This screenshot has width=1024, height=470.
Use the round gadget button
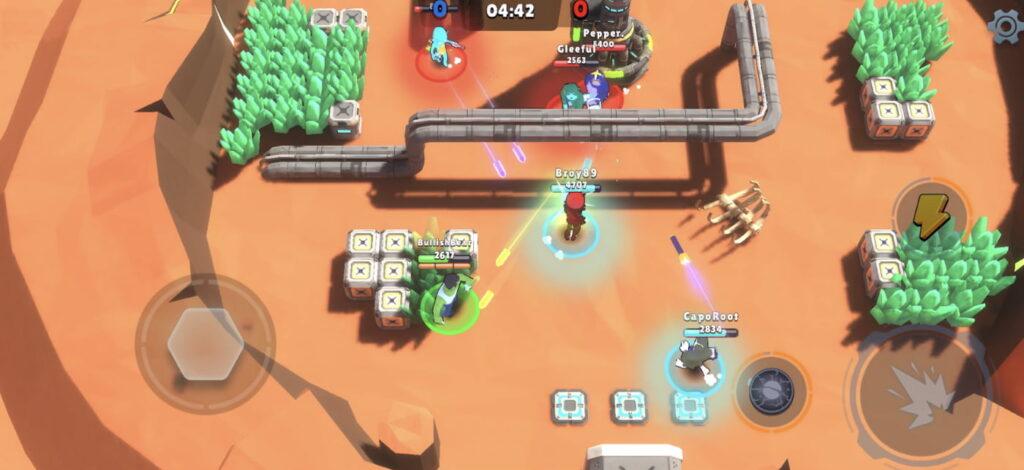tap(772, 391)
